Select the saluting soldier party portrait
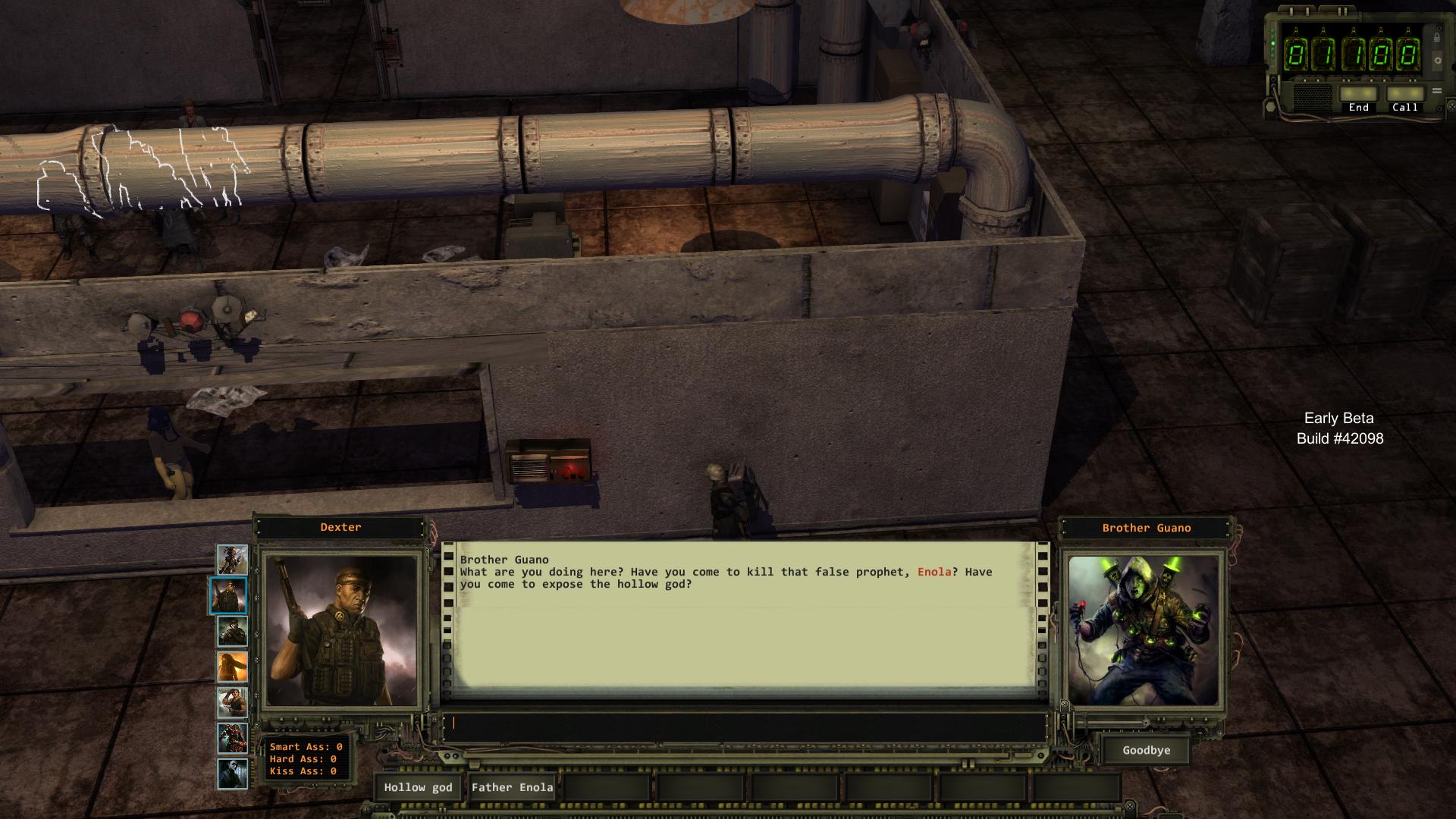1456x819 pixels. pyautogui.click(x=232, y=703)
